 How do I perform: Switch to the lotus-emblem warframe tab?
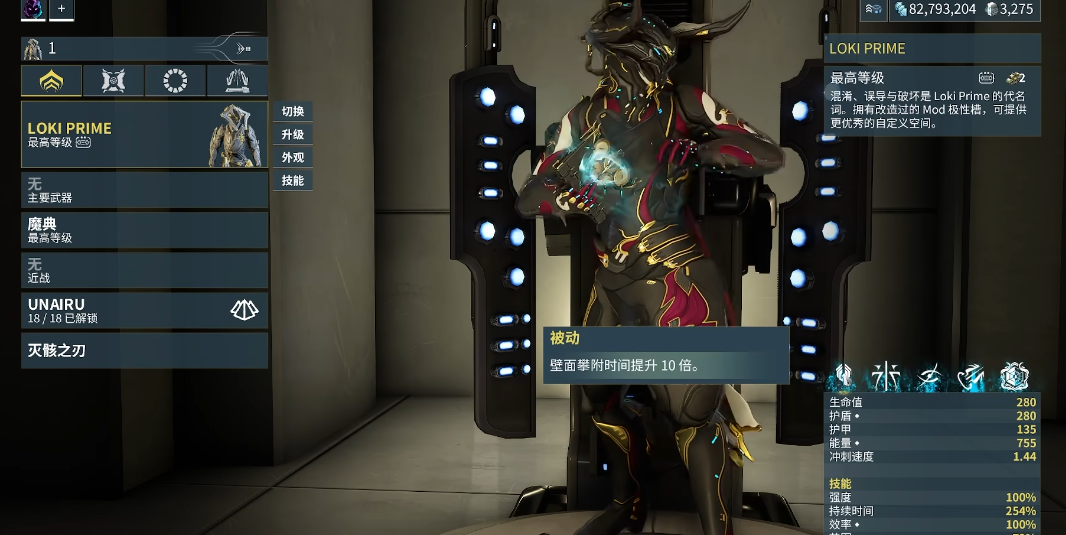[52, 81]
